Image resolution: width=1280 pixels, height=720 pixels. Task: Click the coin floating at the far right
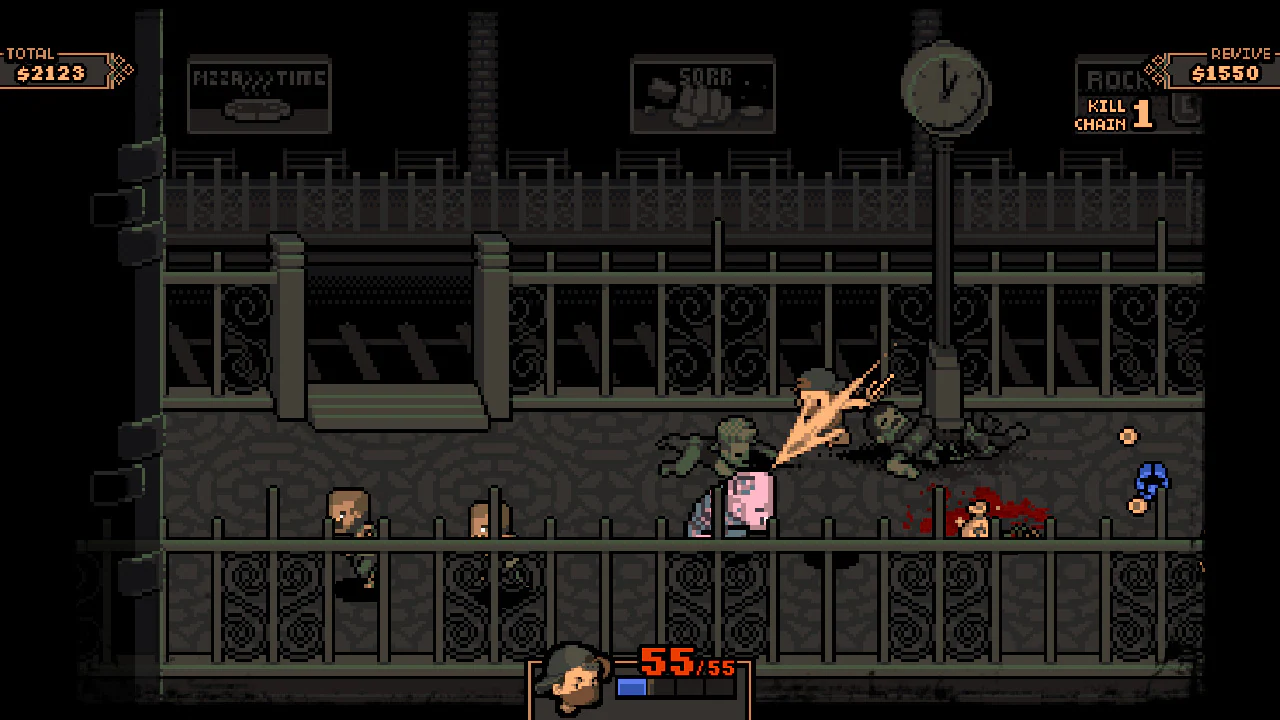click(1128, 437)
